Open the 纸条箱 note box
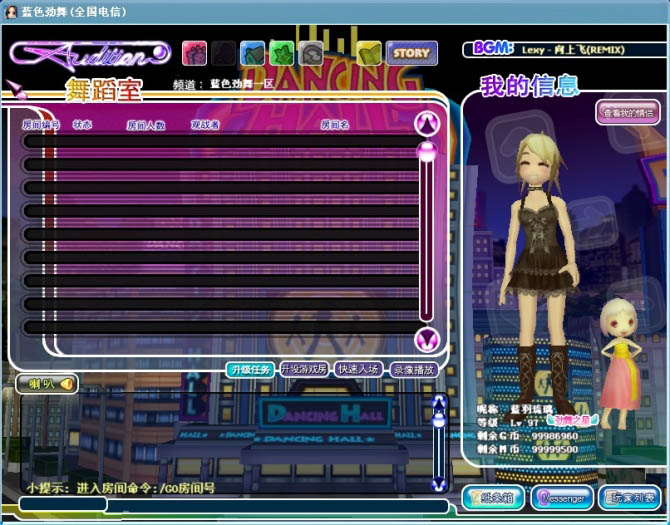This screenshot has height=525, width=670. (x=494, y=497)
